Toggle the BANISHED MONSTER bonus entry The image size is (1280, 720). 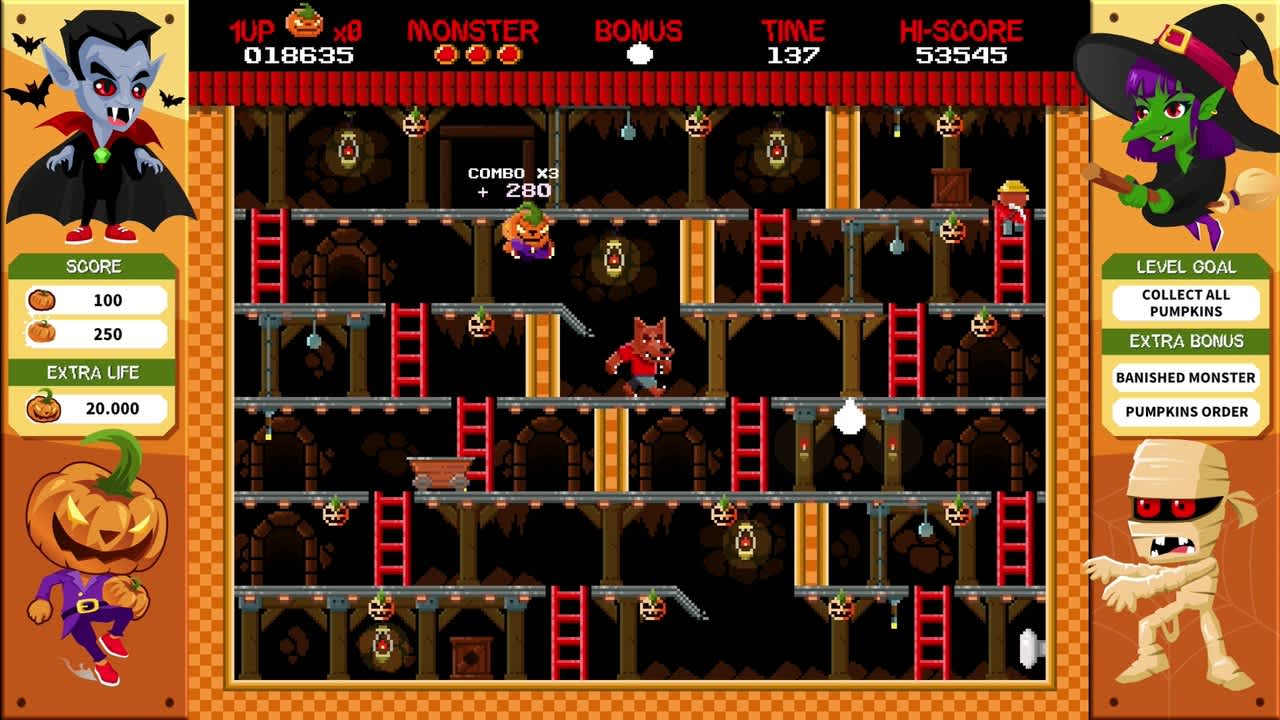point(1184,377)
